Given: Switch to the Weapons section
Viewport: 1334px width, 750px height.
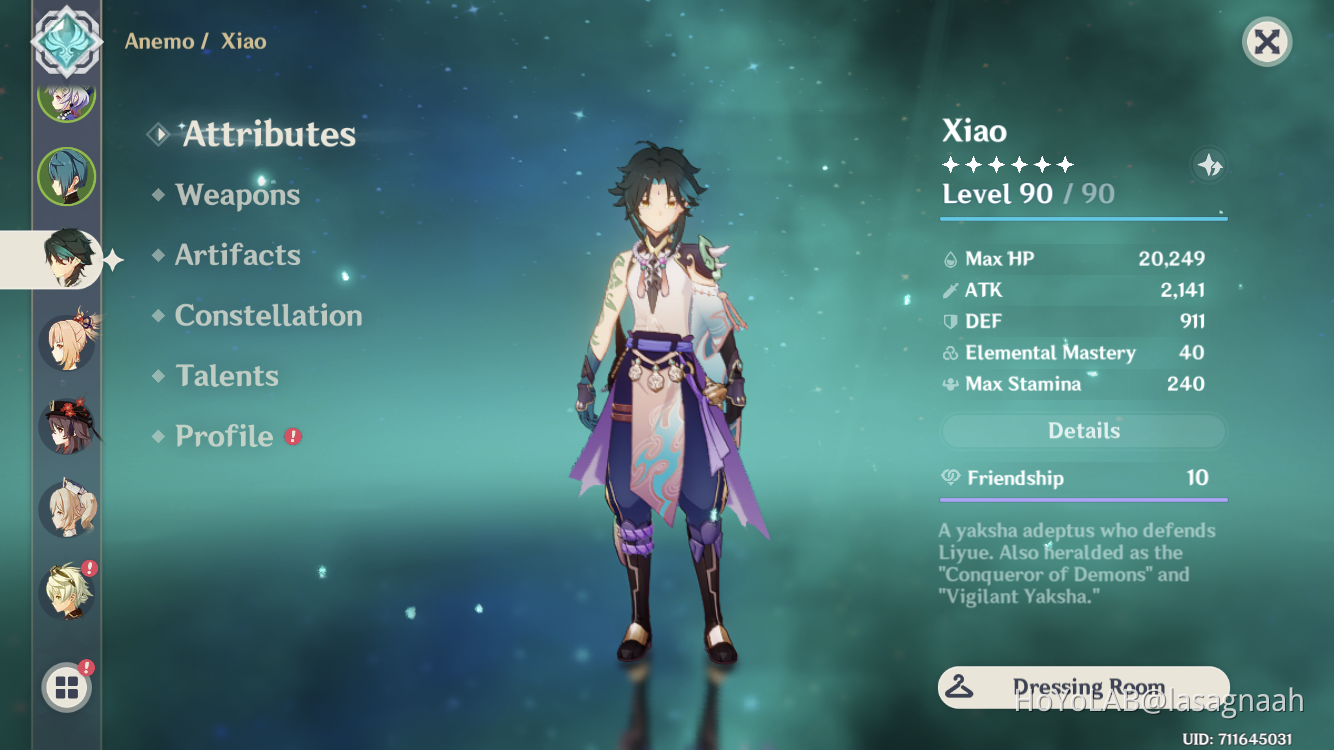Looking at the screenshot, I should coord(238,194).
